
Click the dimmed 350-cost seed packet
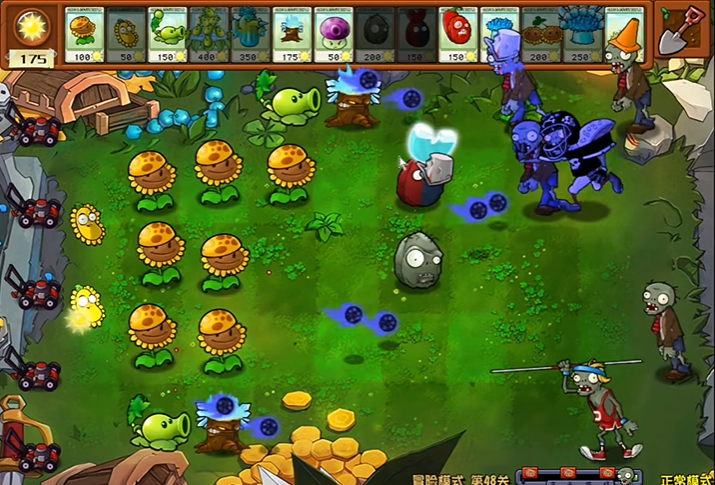click(x=250, y=34)
